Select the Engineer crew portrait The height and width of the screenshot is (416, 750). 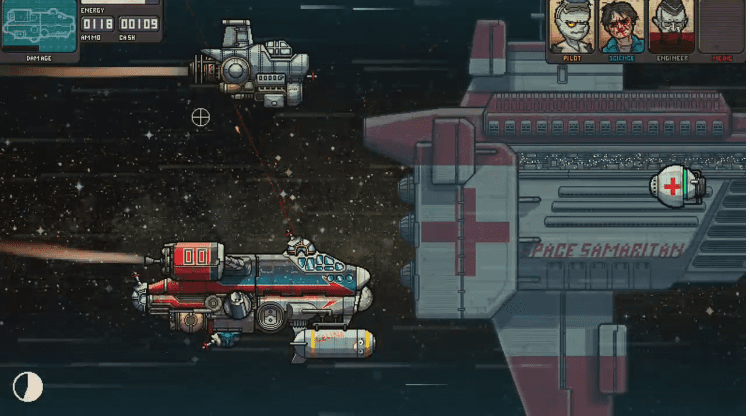tap(671, 27)
